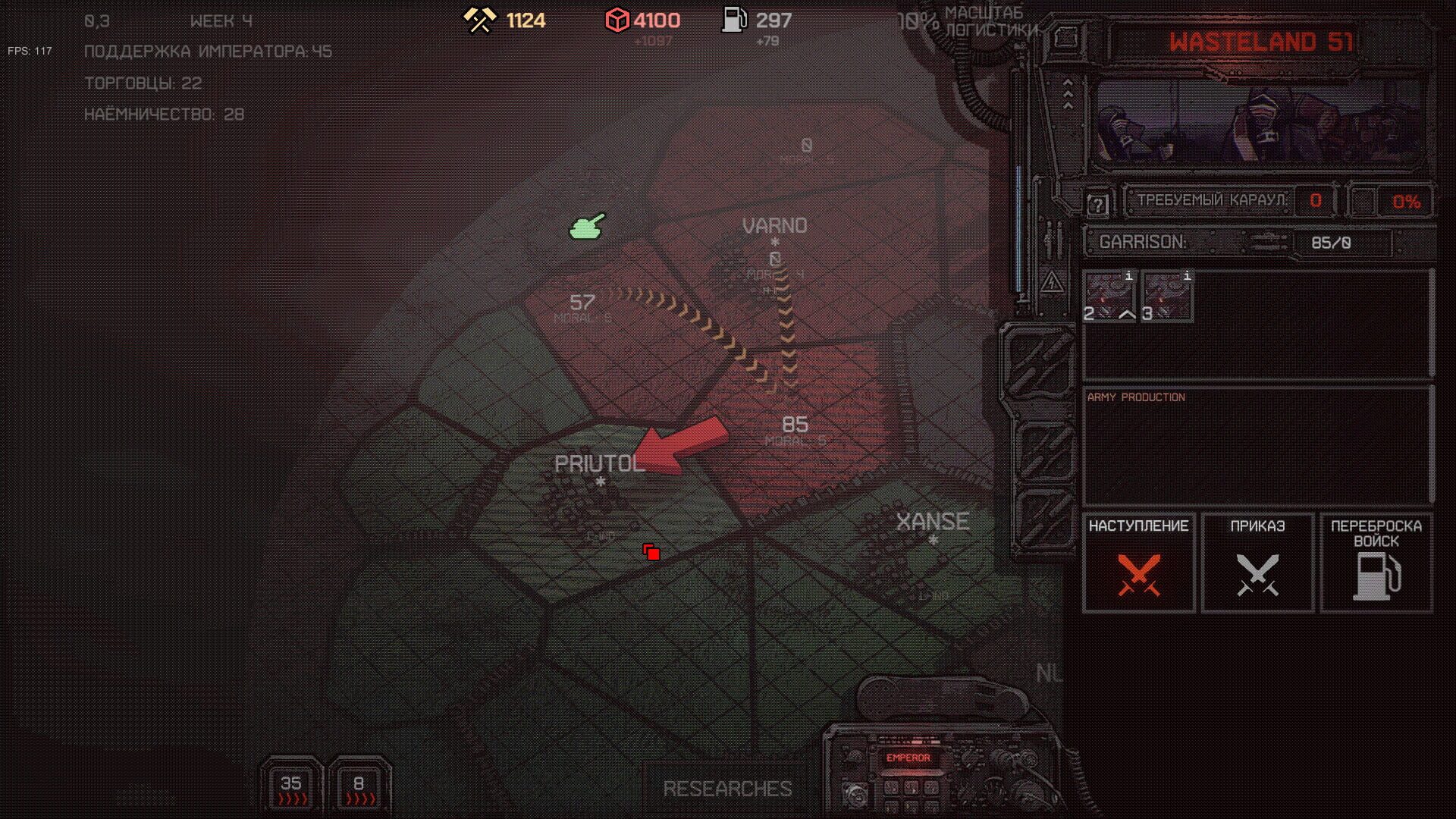Click the hammers resource icon showing 1124
1456x819 pixels.
pos(479,20)
